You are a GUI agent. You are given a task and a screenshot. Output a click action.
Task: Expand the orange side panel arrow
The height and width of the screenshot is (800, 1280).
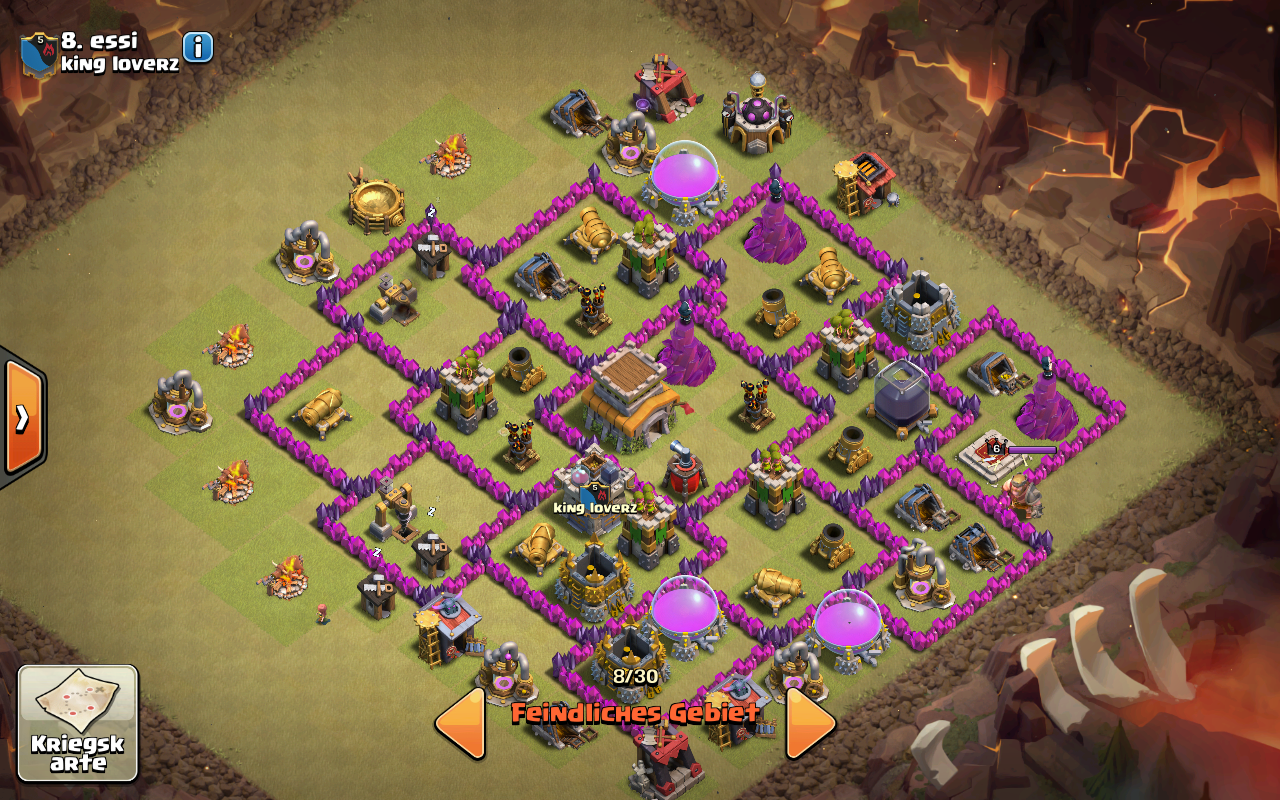tap(23, 417)
